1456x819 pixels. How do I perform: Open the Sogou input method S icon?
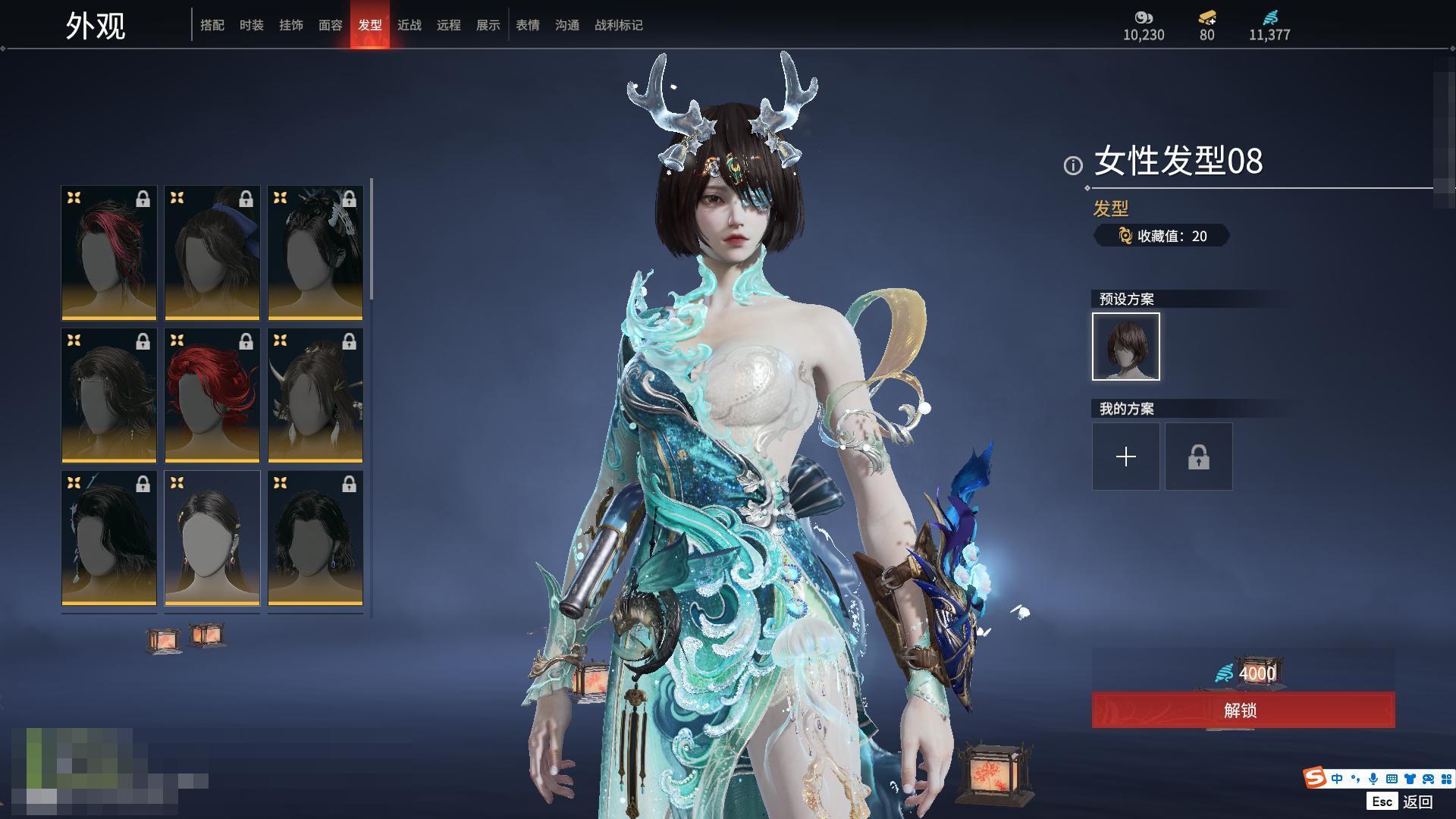coord(1314,778)
